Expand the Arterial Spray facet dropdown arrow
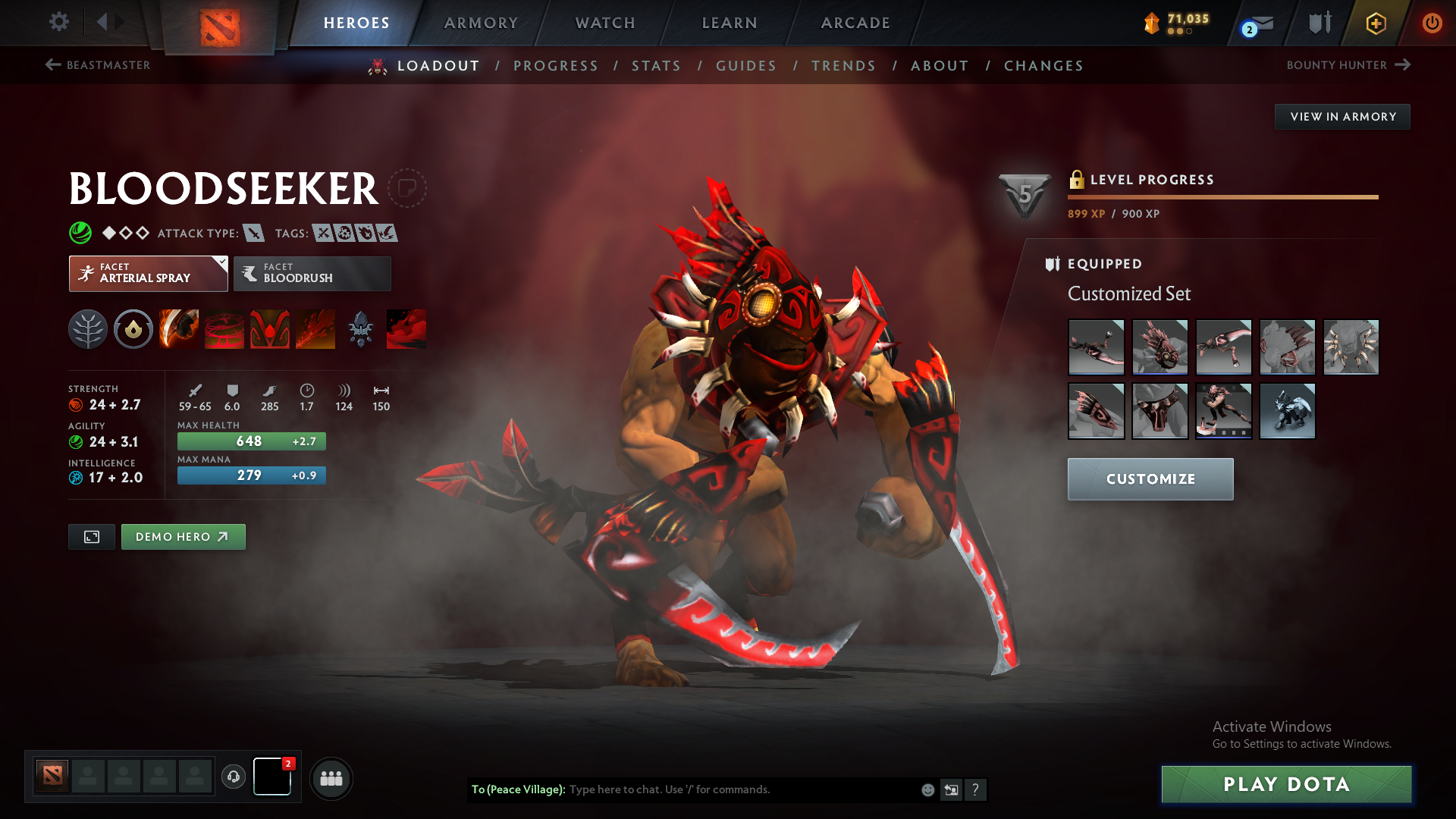The height and width of the screenshot is (819, 1456). click(221, 261)
